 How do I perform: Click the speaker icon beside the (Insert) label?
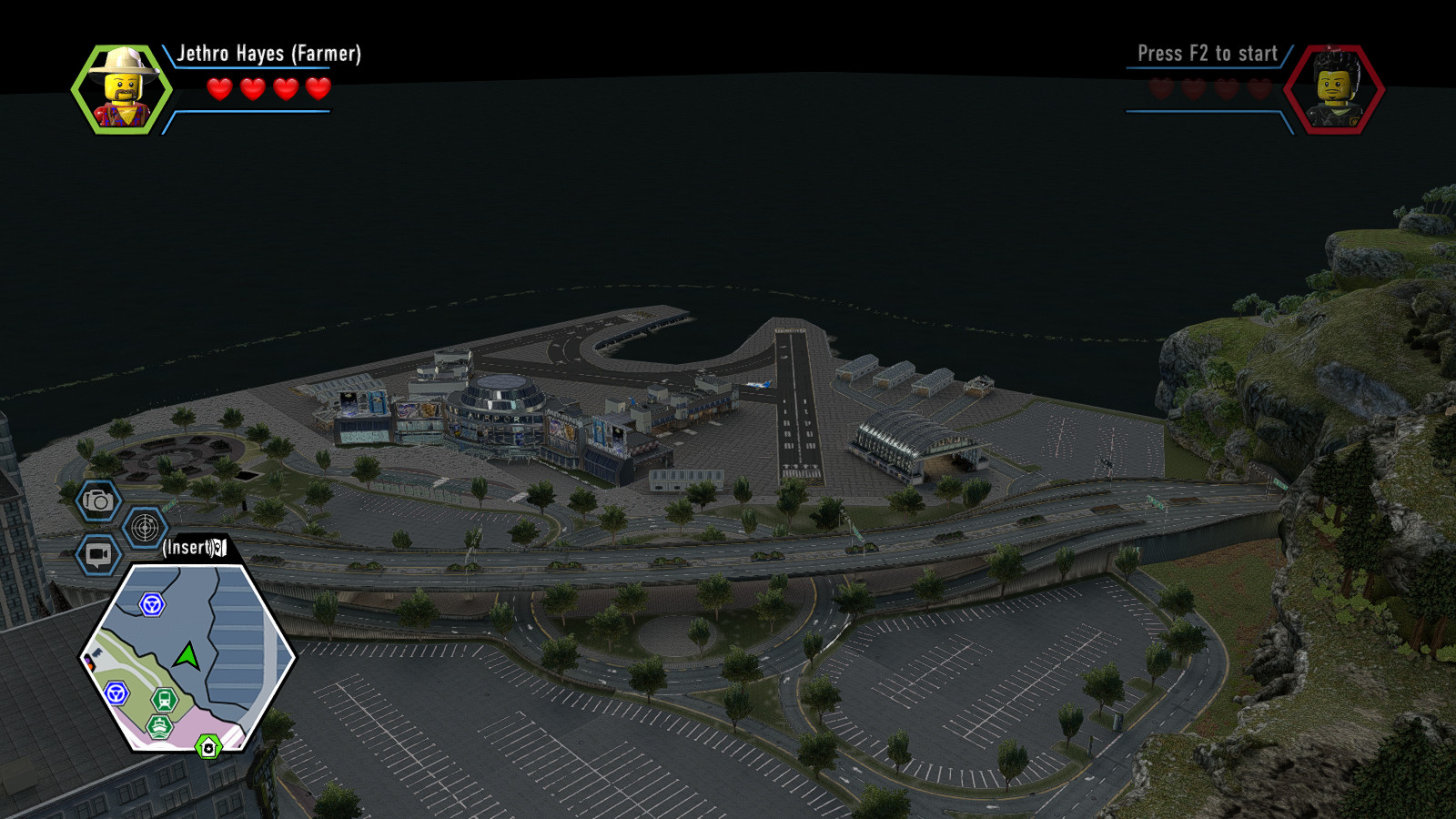[220, 545]
